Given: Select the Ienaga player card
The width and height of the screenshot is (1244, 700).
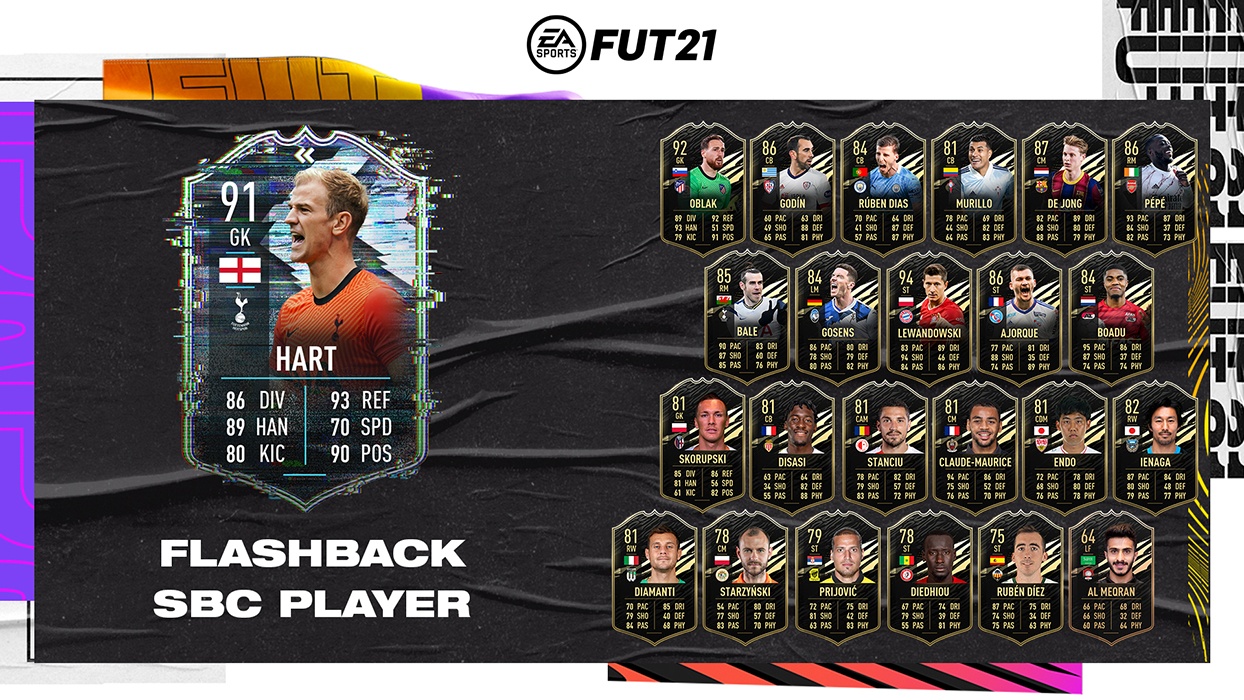Looking at the screenshot, I should (1154, 447).
